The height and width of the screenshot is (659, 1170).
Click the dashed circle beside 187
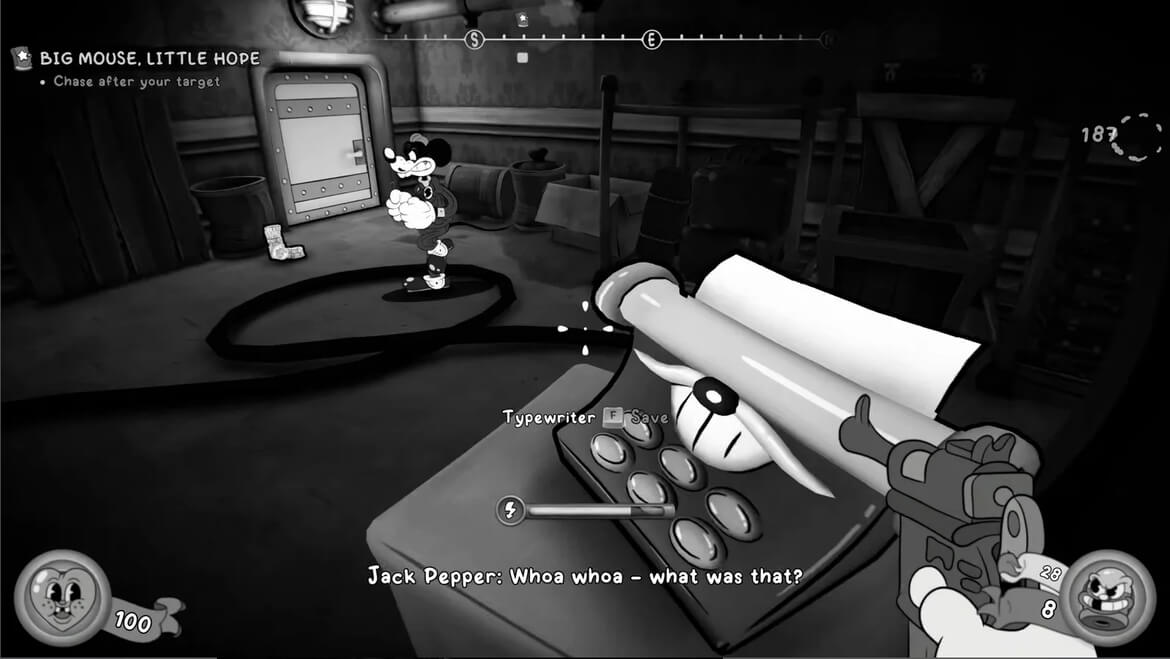pyautogui.click(x=1138, y=136)
